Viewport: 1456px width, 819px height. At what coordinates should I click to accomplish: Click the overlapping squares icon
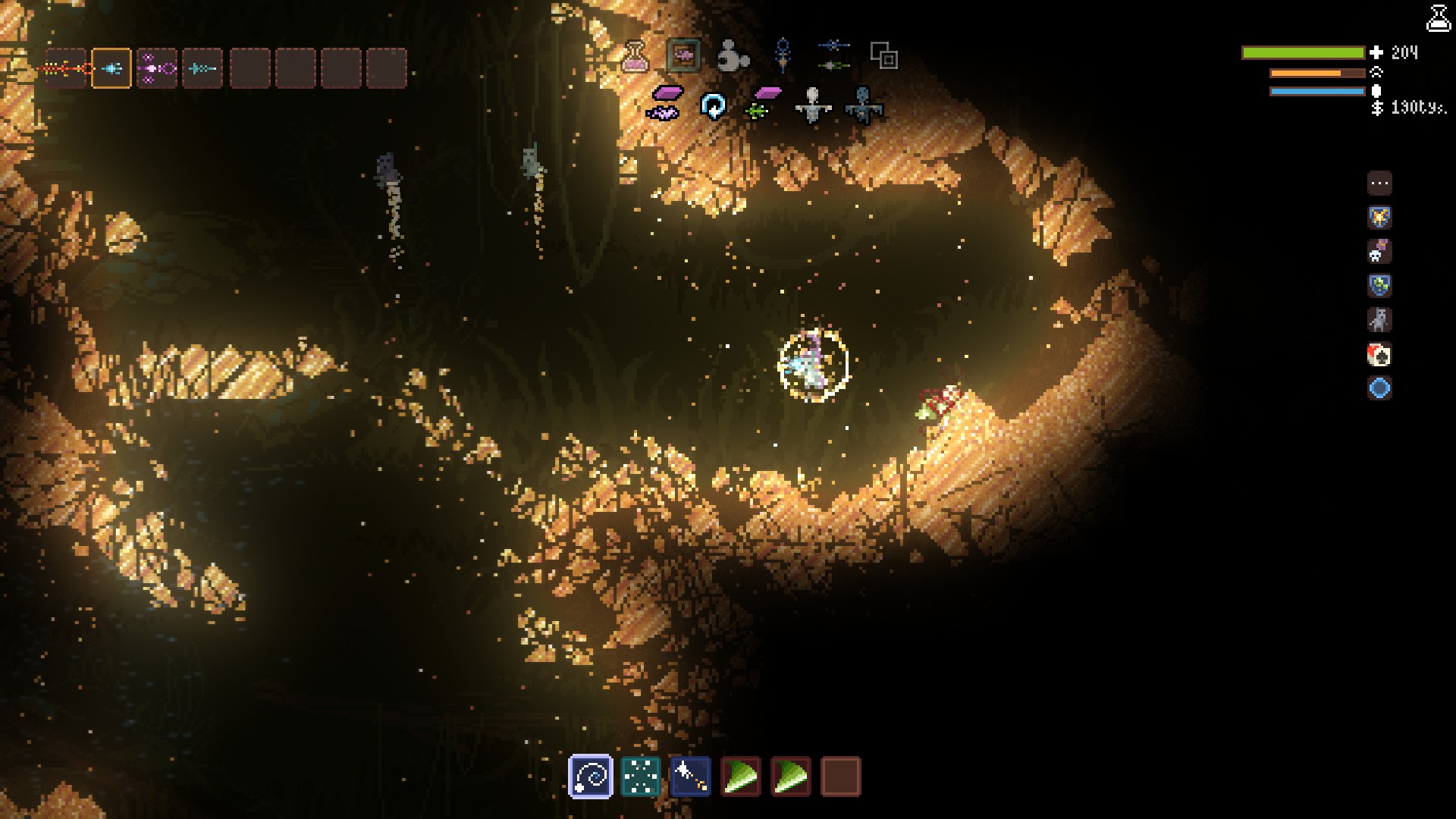pos(883,55)
